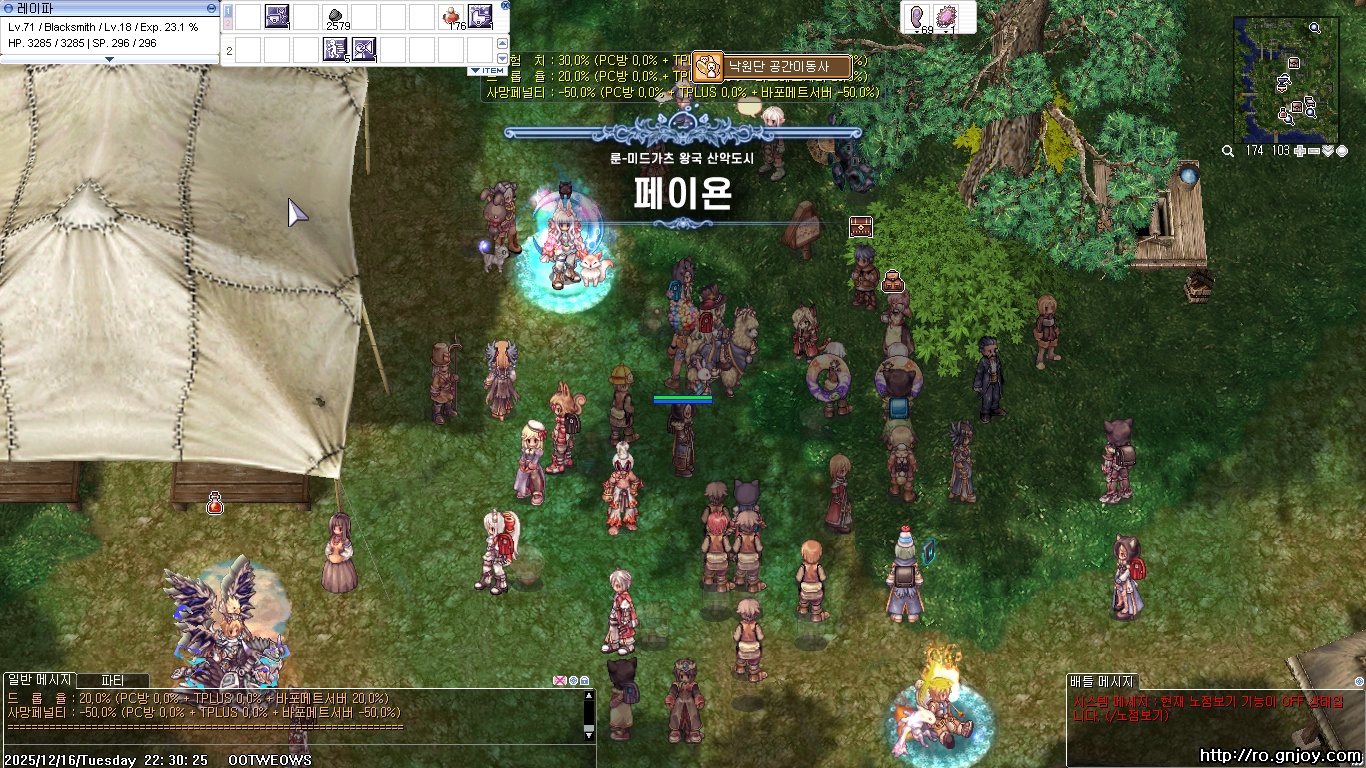Click the chat scrollbar down arrow
Screen dimensions: 1366x768
(589, 735)
